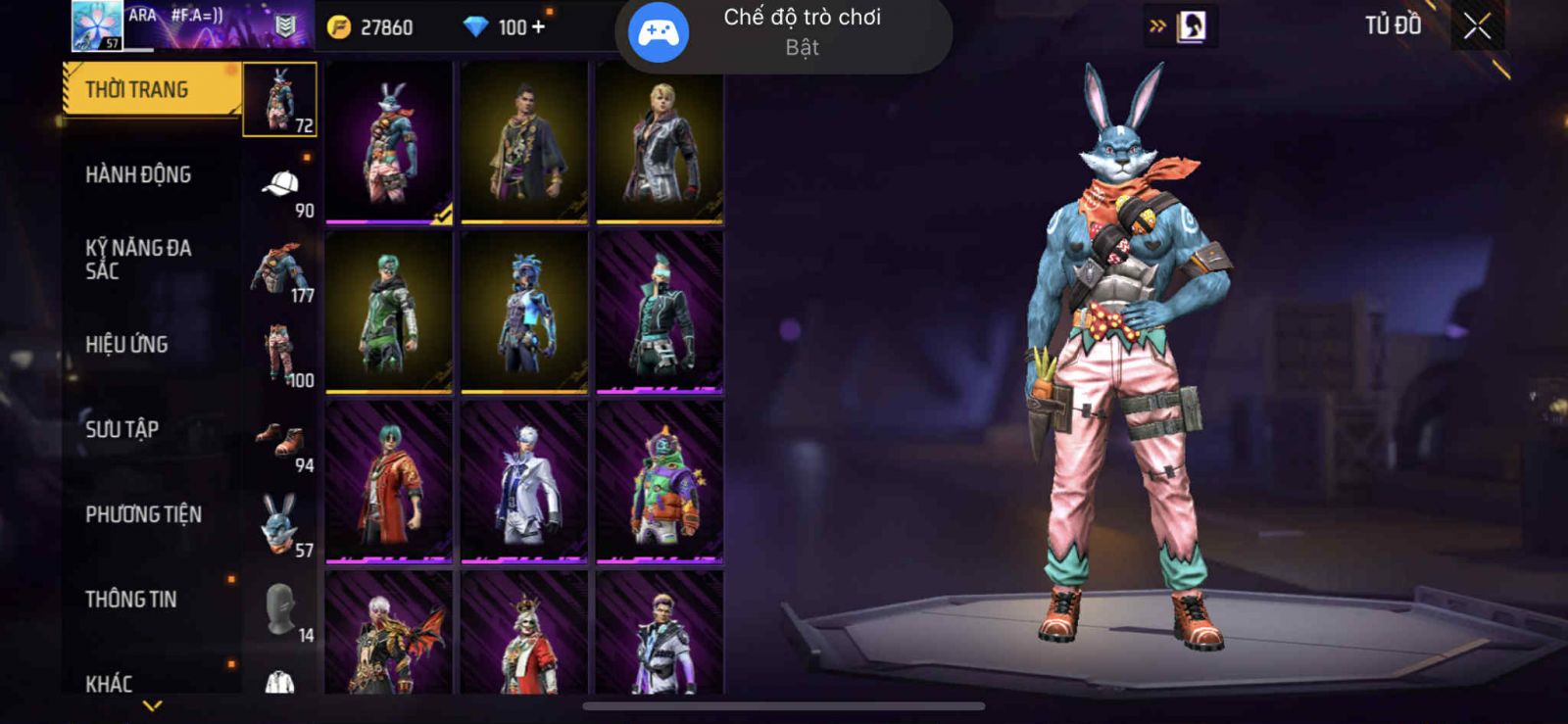
Task: Open the HIỆU ỨNG category
Action: pyautogui.click(x=126, y=344)
